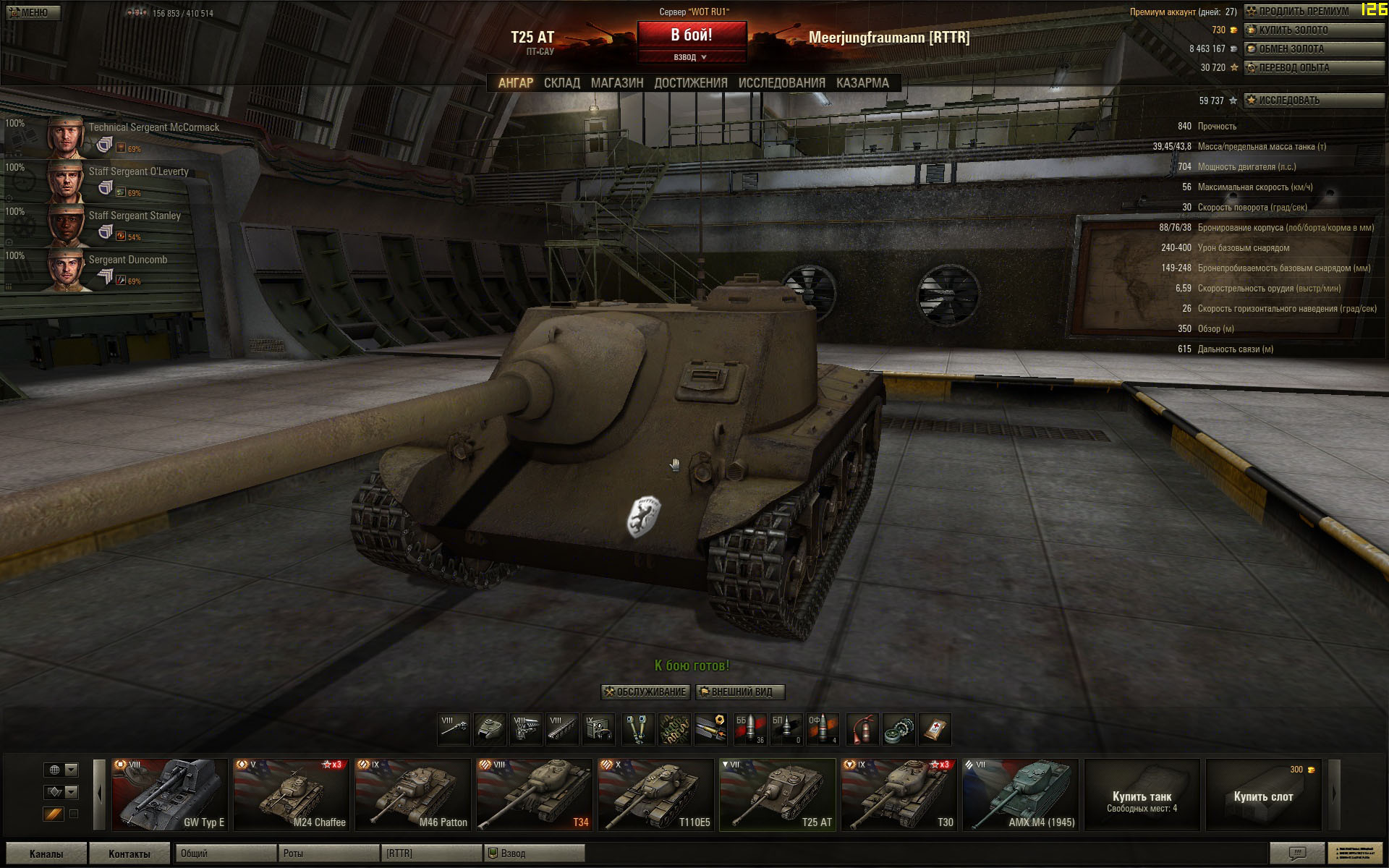Screen dimensions: 1389x868
Task: Select the T110E5 tank in the carousel
Action: coord(655,794)
